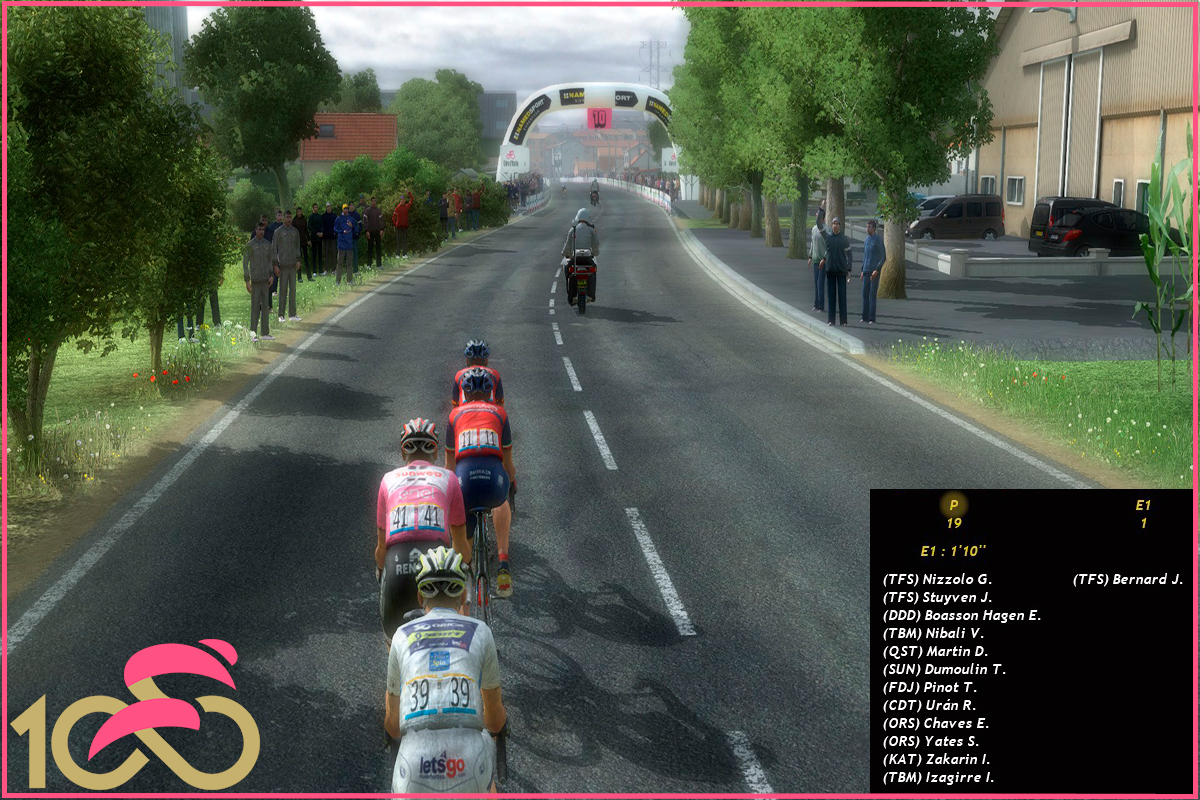Select the E1 breakaway group header

point(1143,505)
